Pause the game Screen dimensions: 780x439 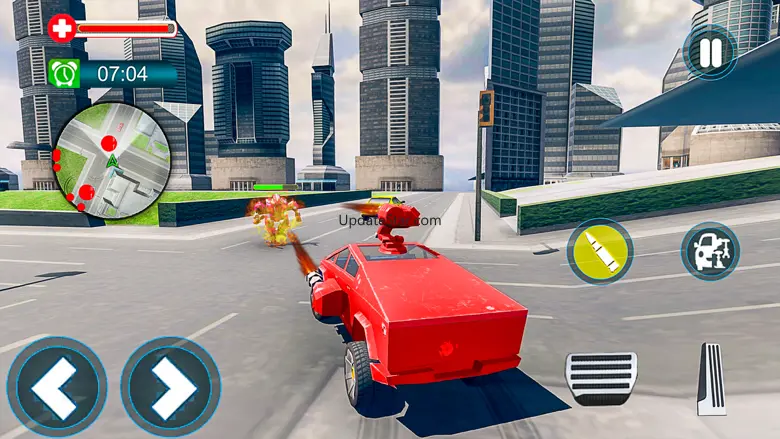click(710, 51)
